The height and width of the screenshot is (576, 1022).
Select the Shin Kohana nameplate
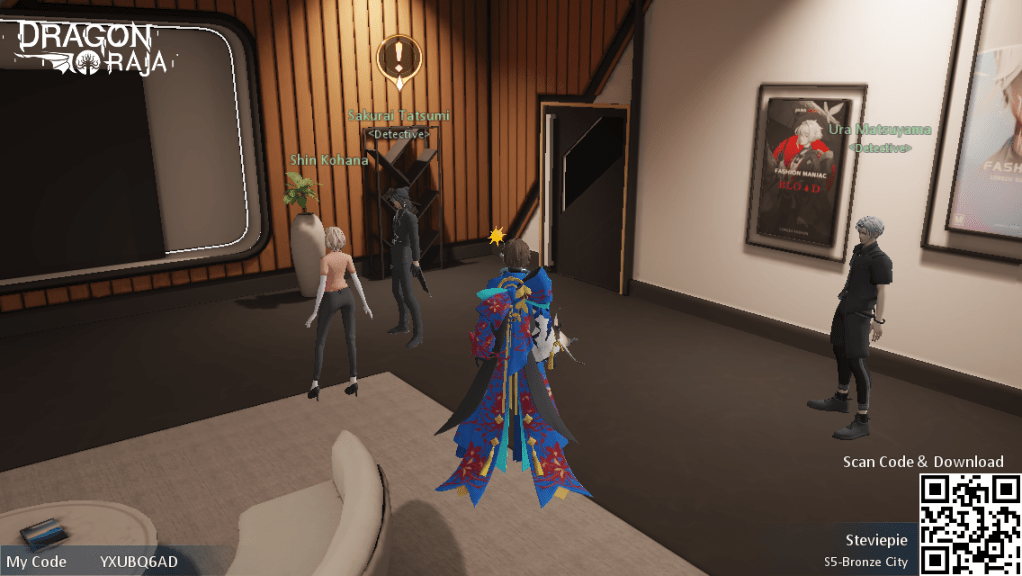tap(329, 160)
